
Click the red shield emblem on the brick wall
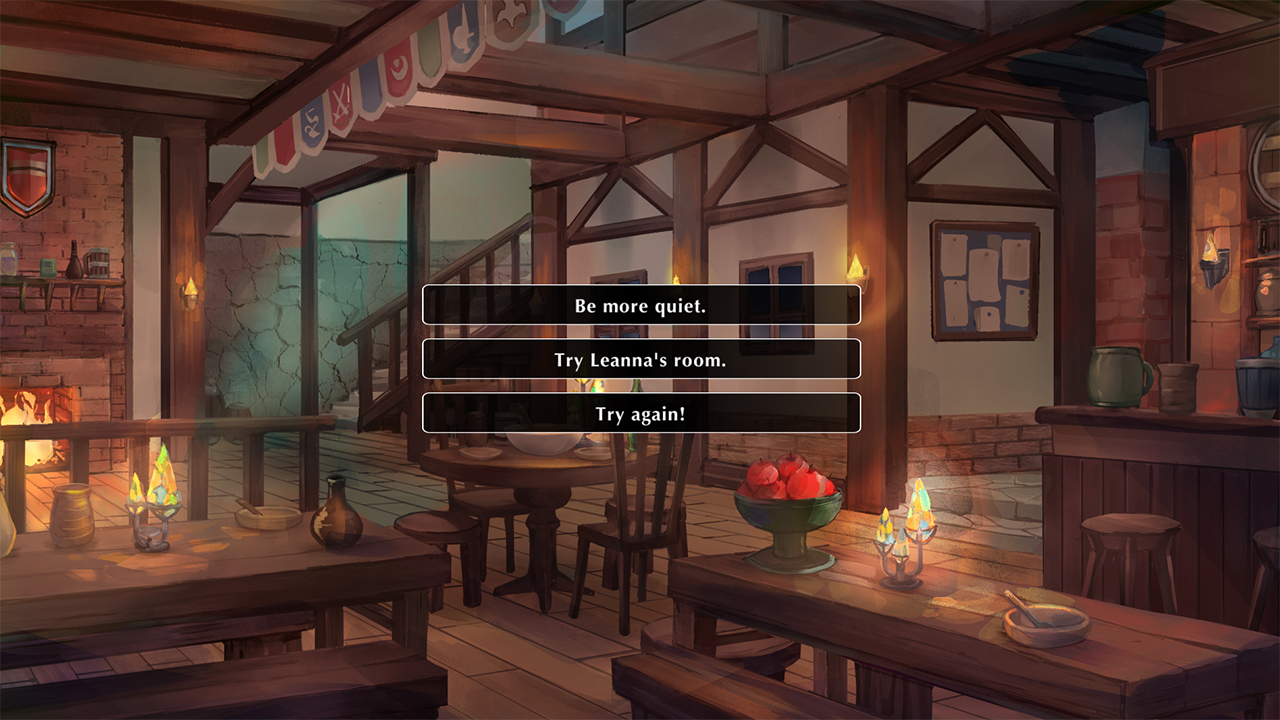click(x=29, y=170)
